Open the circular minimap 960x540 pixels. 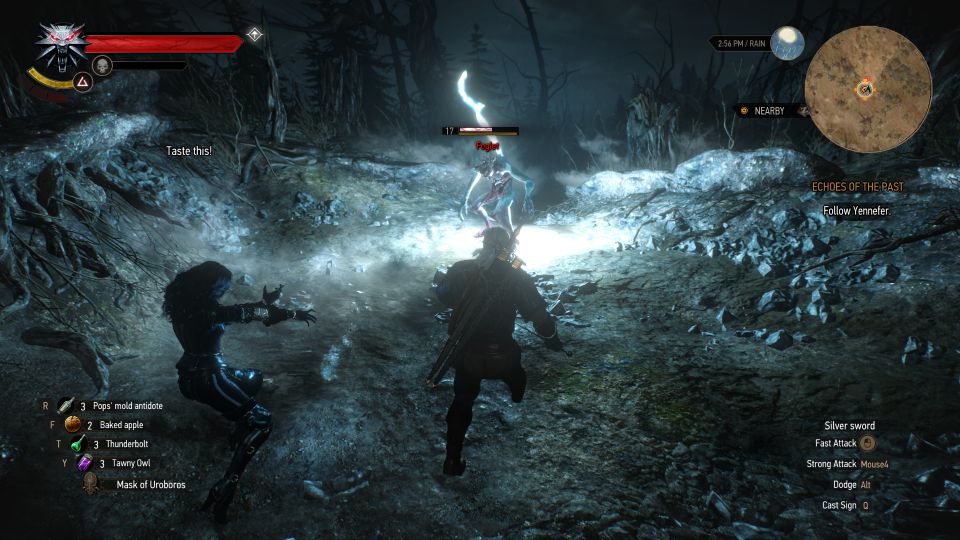point(868,89)
